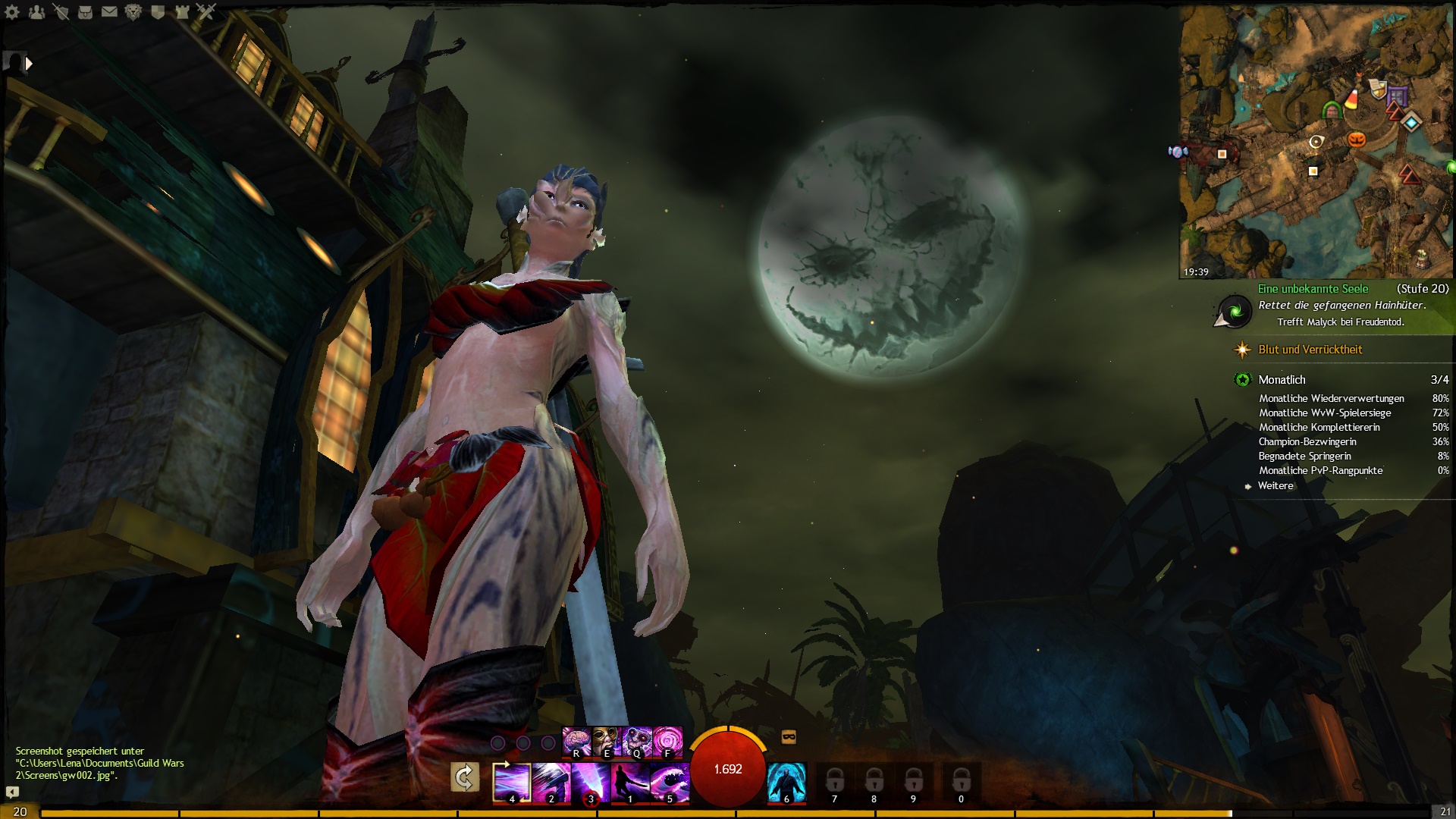This screenshot has height=819, width=1456.
Task: Open the inventory bag icon
Action: [85, 12]
